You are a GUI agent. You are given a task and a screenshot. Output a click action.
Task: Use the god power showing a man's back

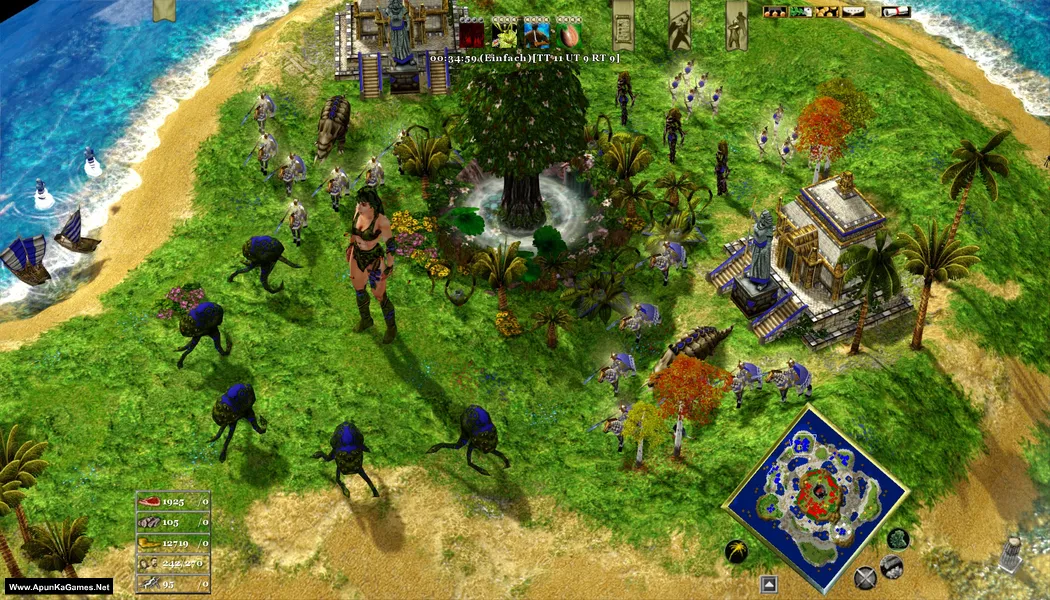tap(536, 33)
